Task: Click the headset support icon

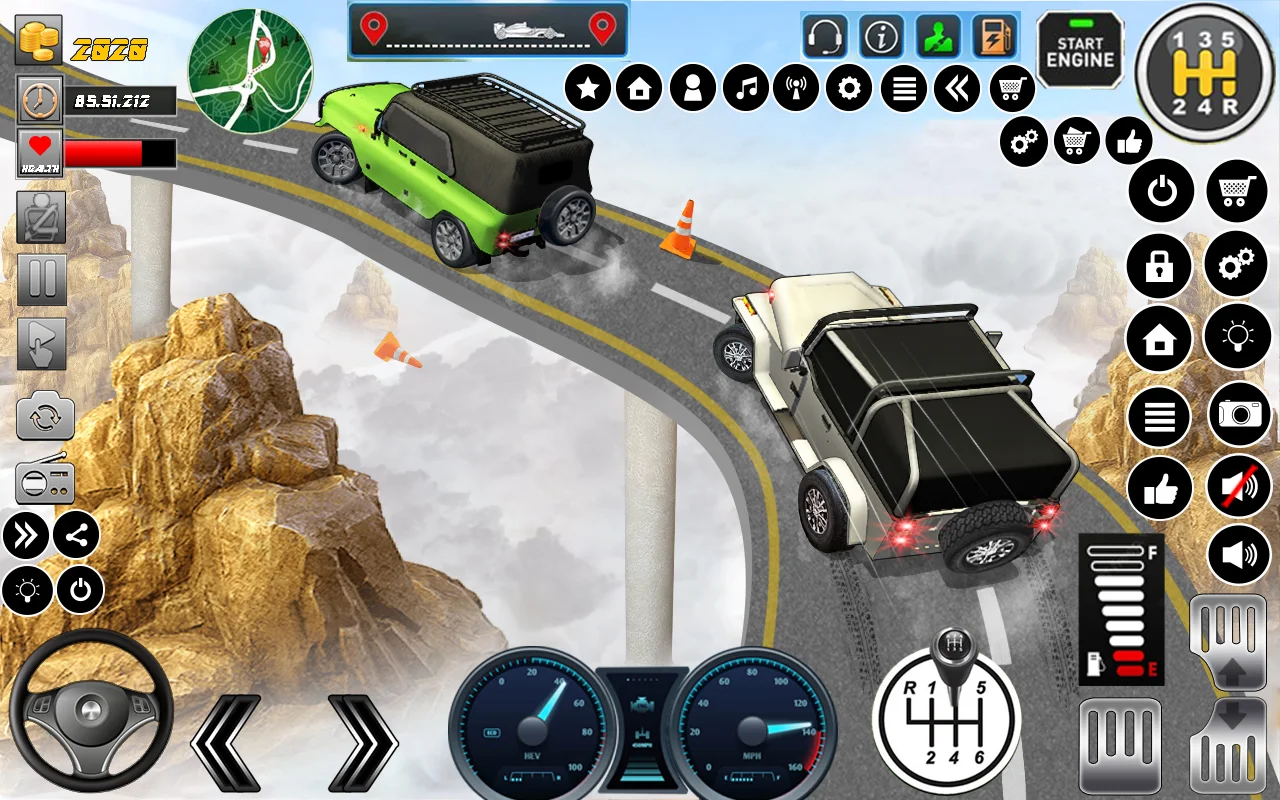Action: (x=825, y=37)
